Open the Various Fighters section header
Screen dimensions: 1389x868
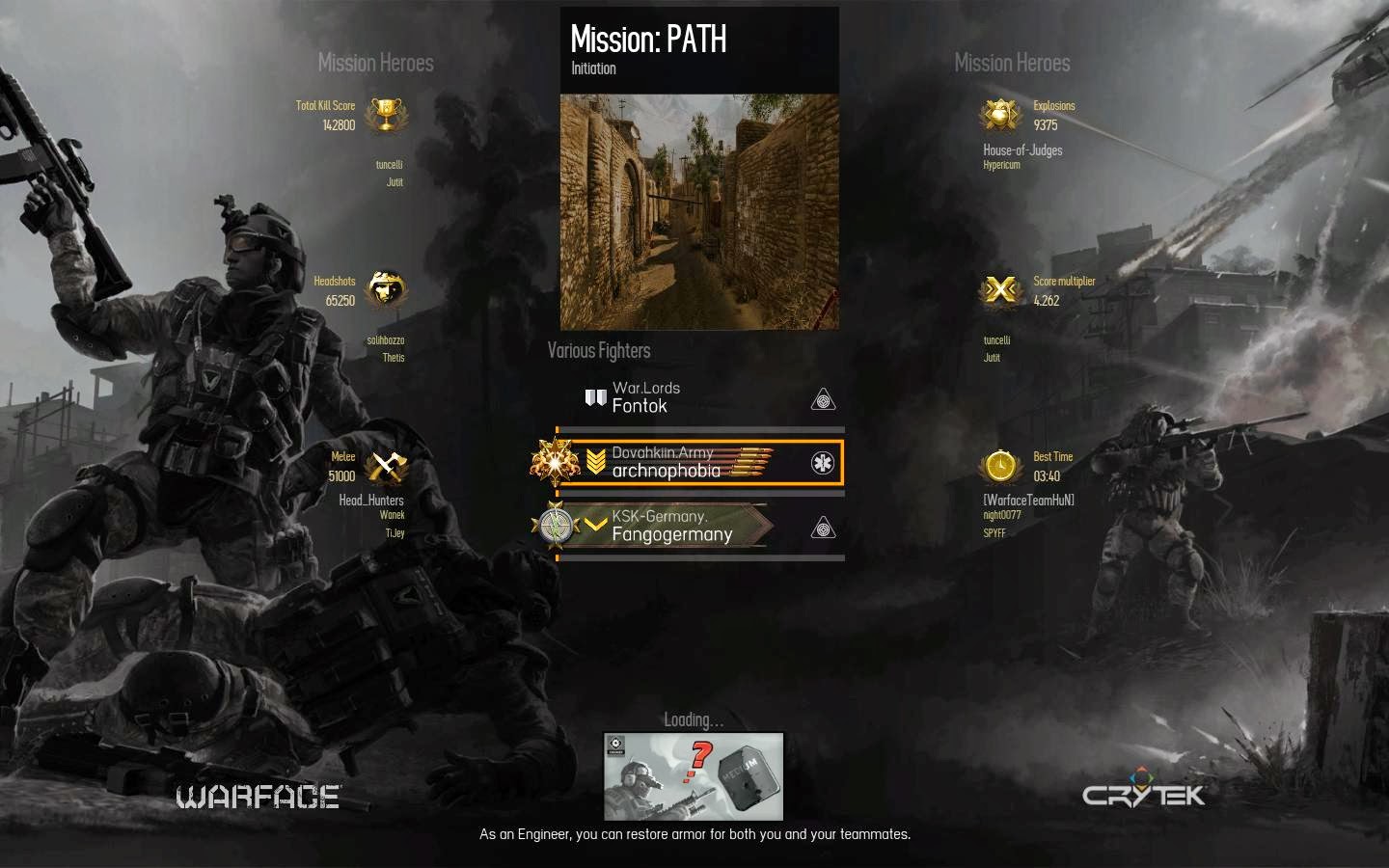(x=599, y=350)
